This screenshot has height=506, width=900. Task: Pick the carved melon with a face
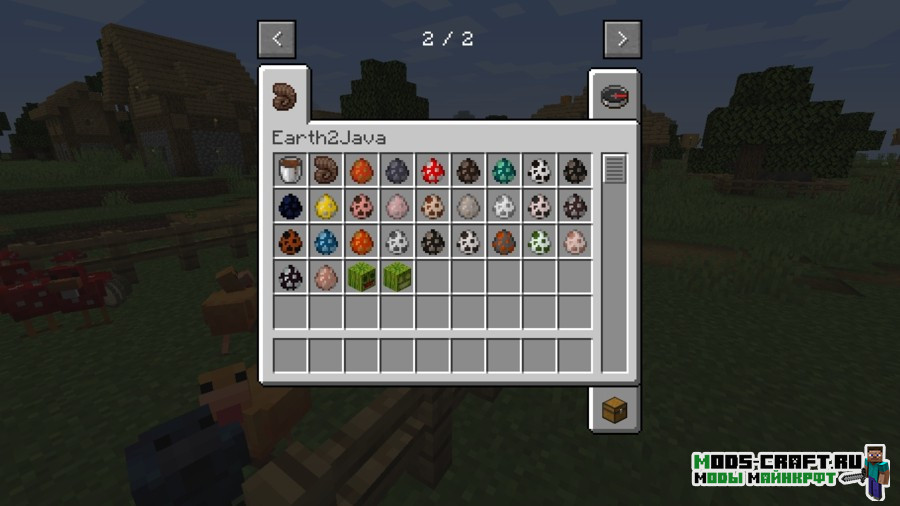tap(361, 277)
